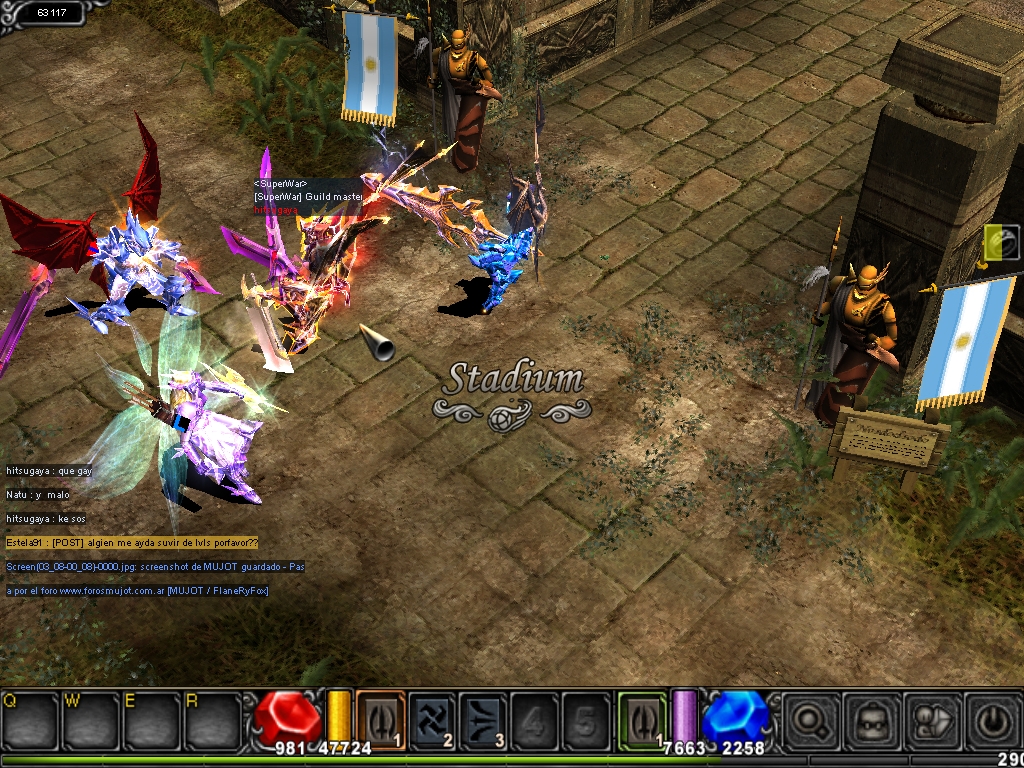Click Estela91's highlighted POST chat message
The height and width of the screenshot is (768, 1024).
(132, 542)
